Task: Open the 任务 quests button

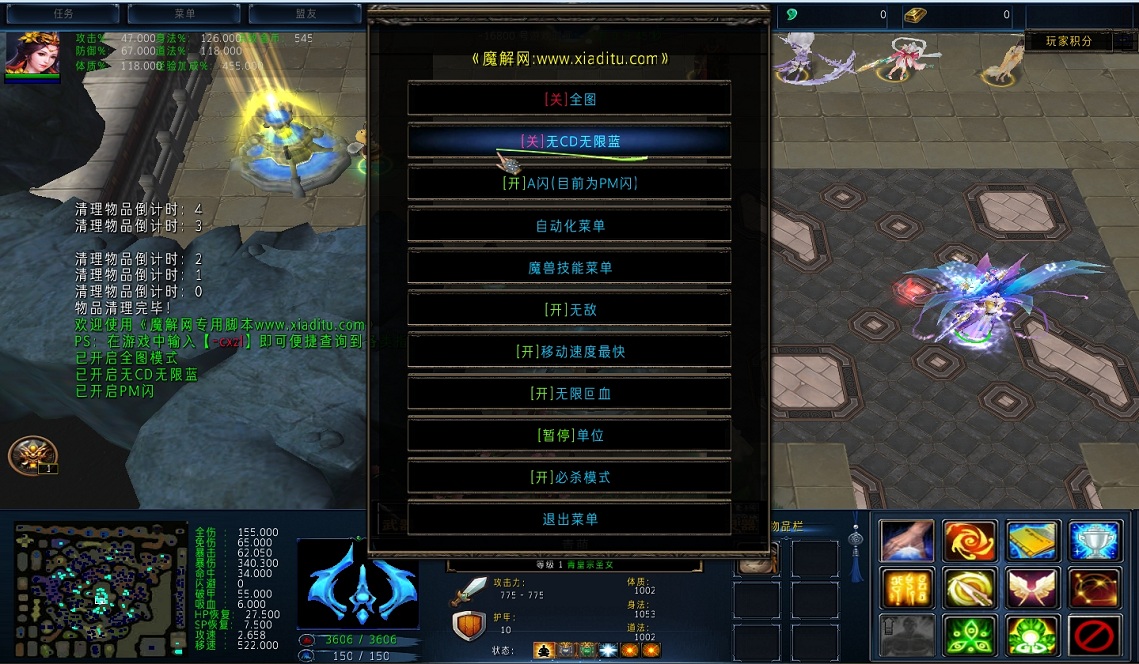Action: [x=64, y=14]
